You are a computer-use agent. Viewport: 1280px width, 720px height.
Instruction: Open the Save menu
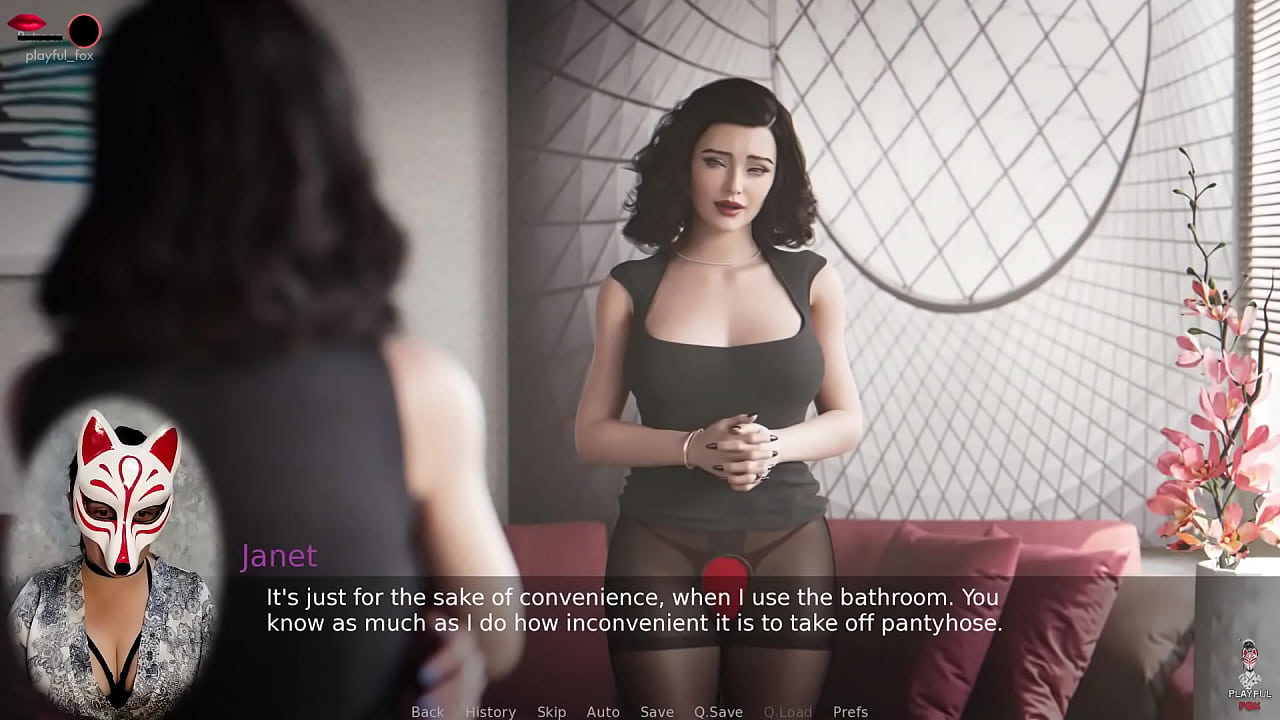tap(657, 712)
